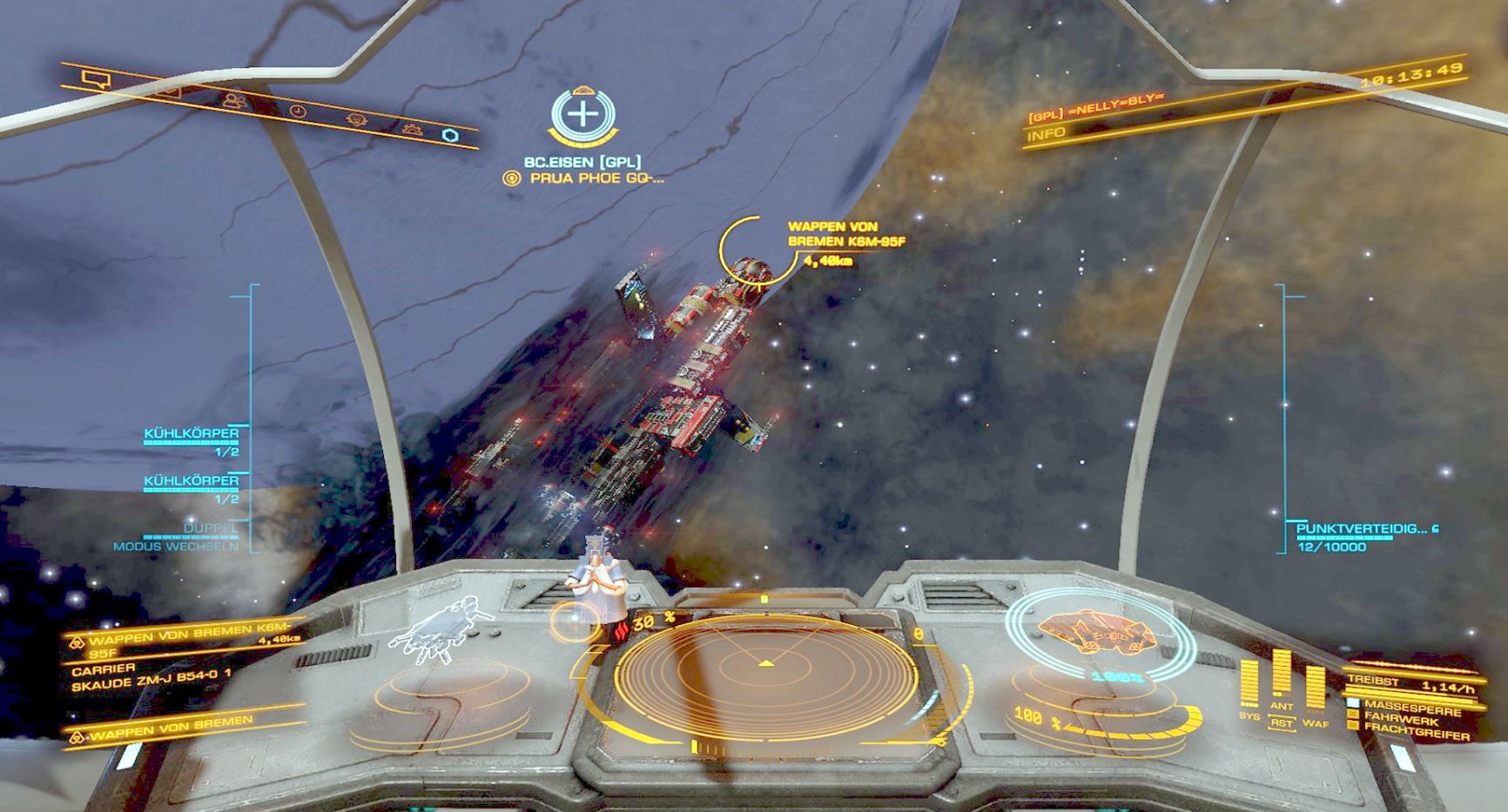Select the squadron badge comms tab
This screenshot has height=812, width=1508.
355,120
